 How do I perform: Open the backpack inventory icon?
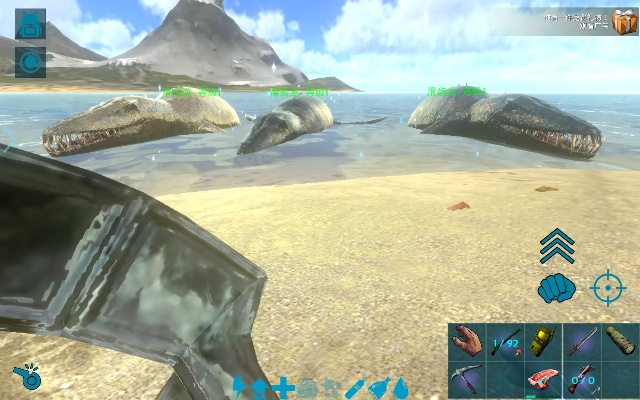click(x=31, y=25)
